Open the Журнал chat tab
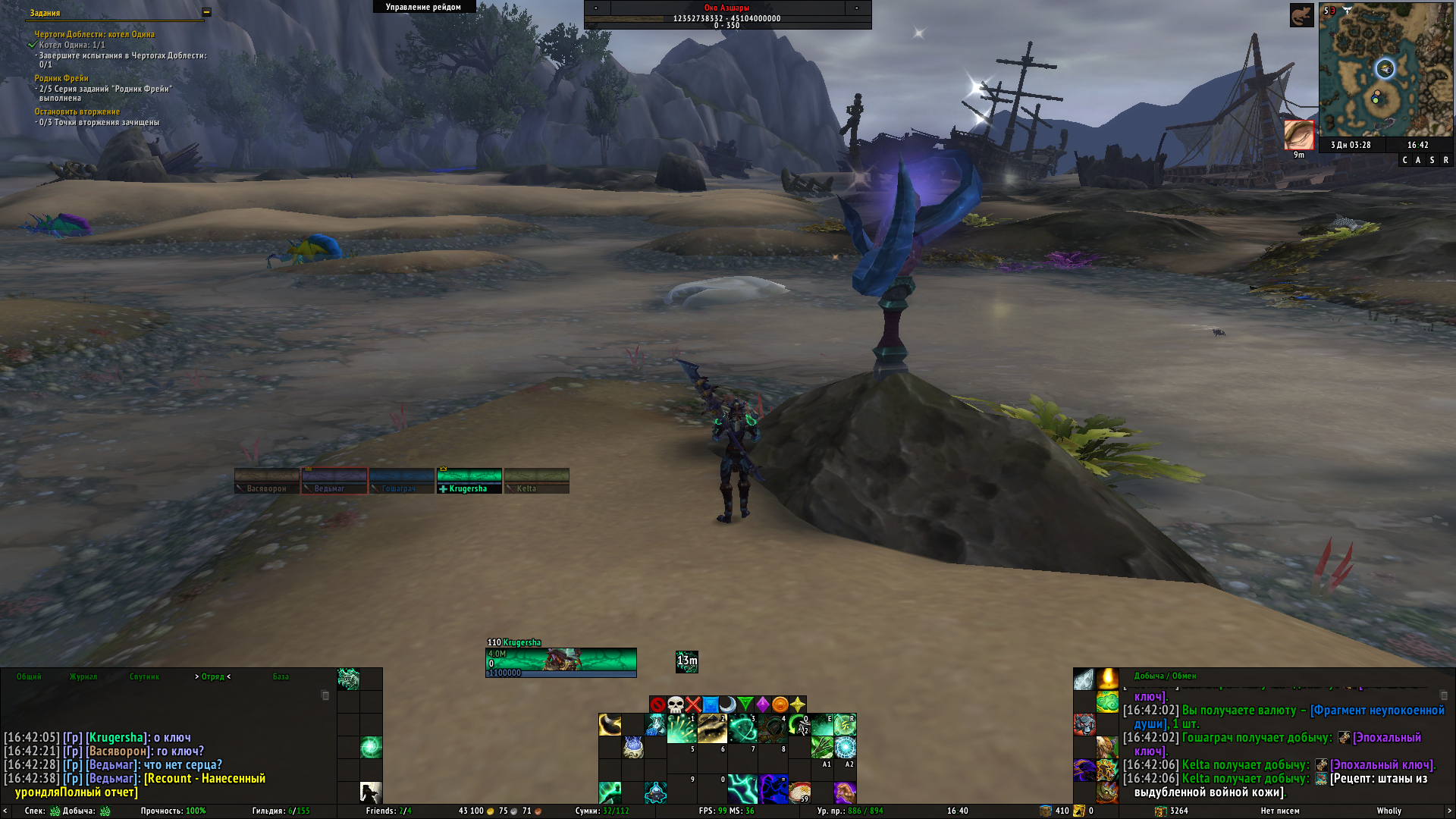1456x819 pixels. pyautogui.click(x=83, y=676)
